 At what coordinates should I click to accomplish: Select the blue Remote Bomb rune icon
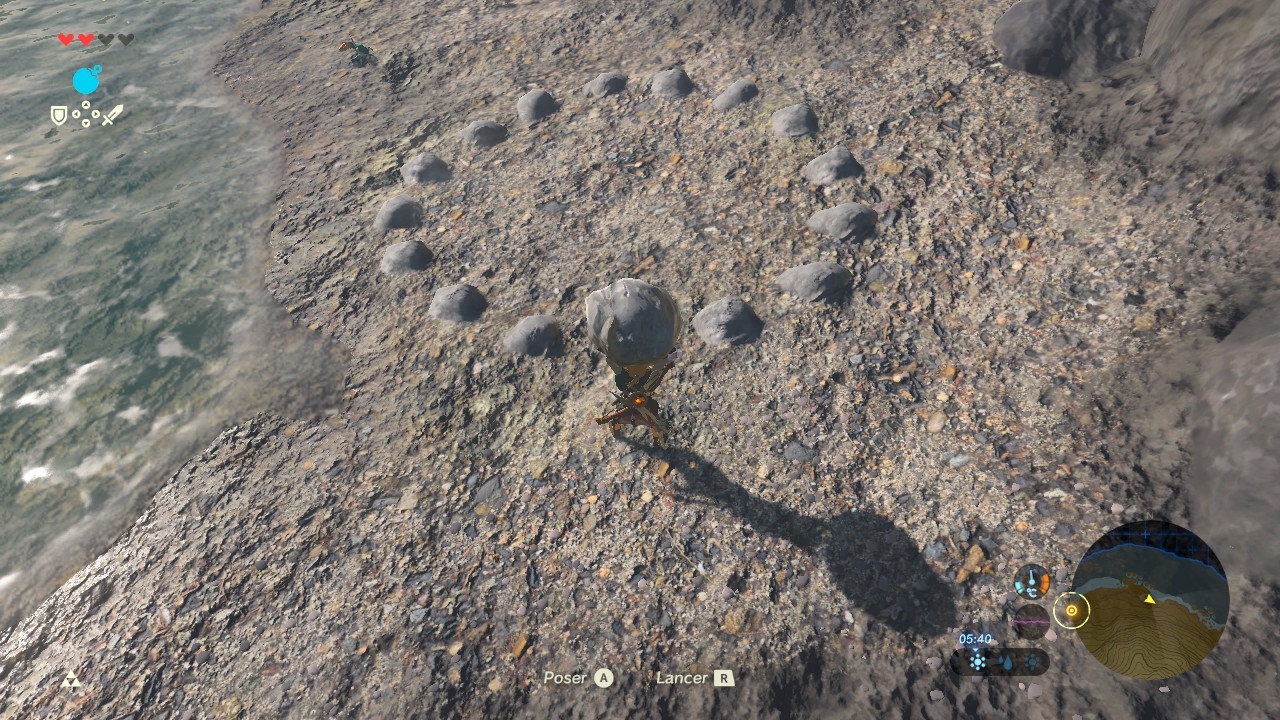(x=87, y=80)
